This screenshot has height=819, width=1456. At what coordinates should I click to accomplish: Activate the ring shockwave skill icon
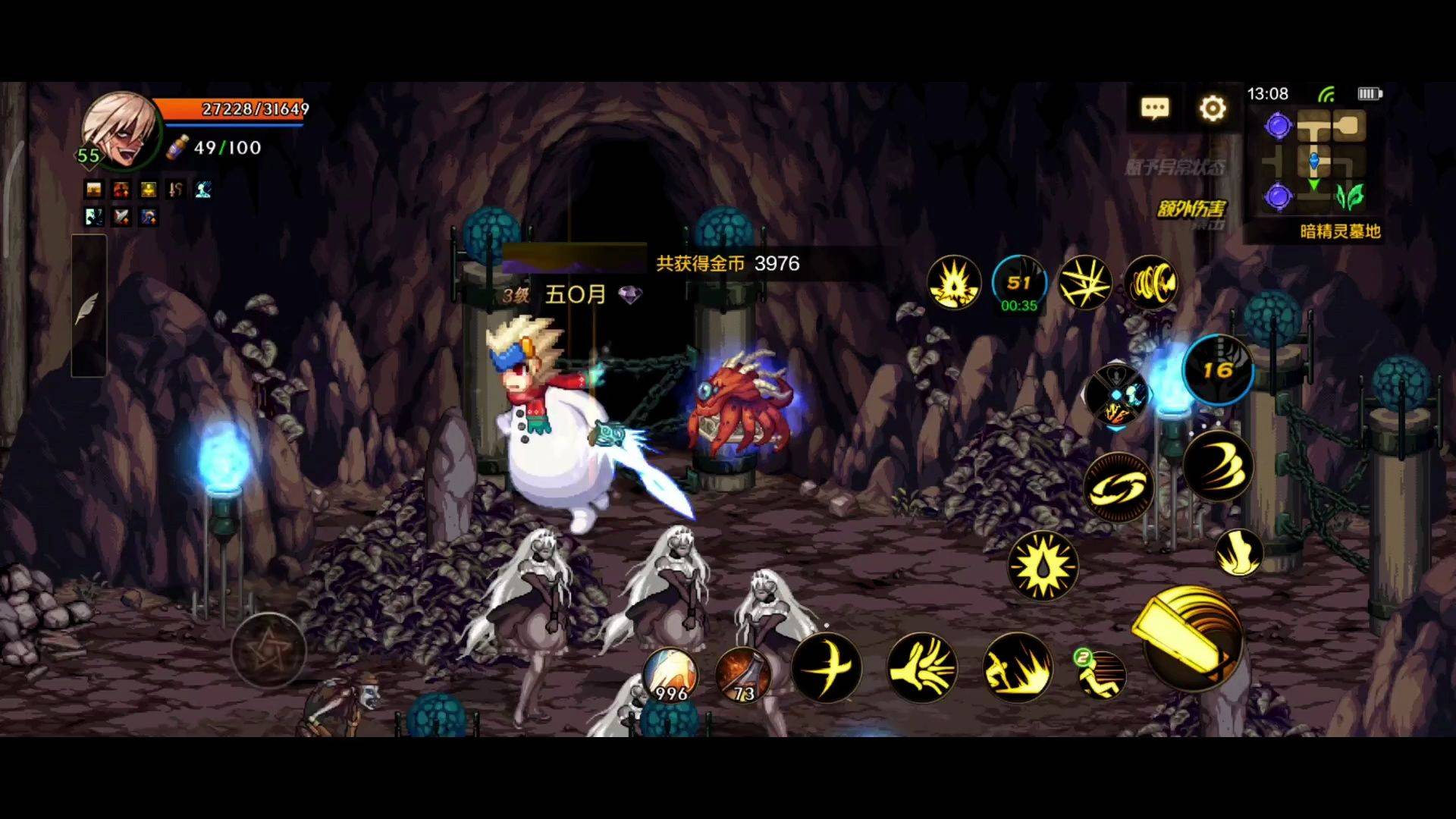(x=1151, y=283)
